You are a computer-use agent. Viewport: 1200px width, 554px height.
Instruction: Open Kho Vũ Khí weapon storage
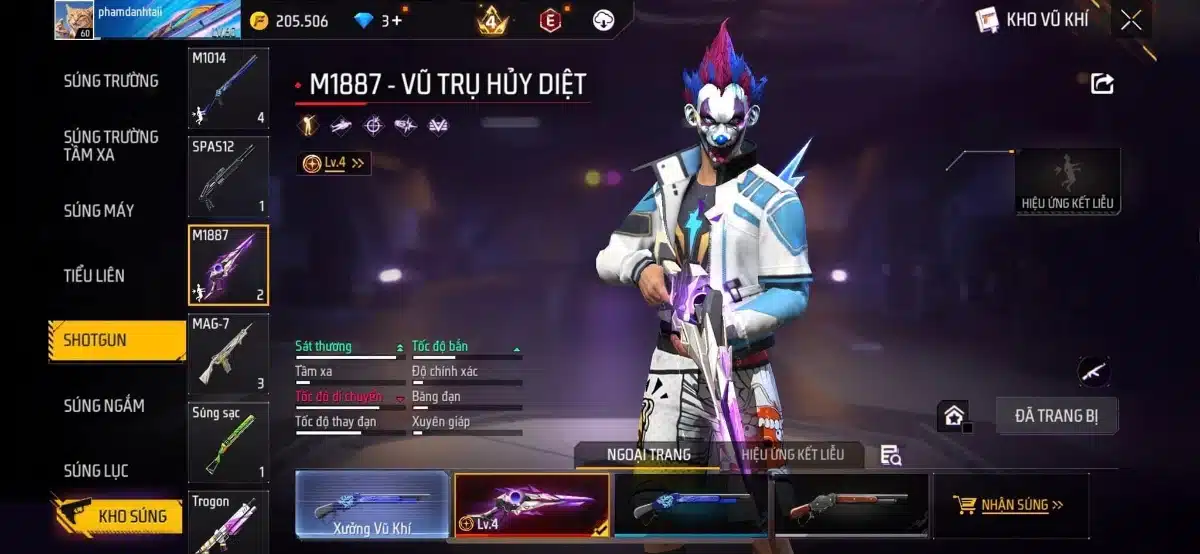pyautogui.click(x=1032, y=19)
